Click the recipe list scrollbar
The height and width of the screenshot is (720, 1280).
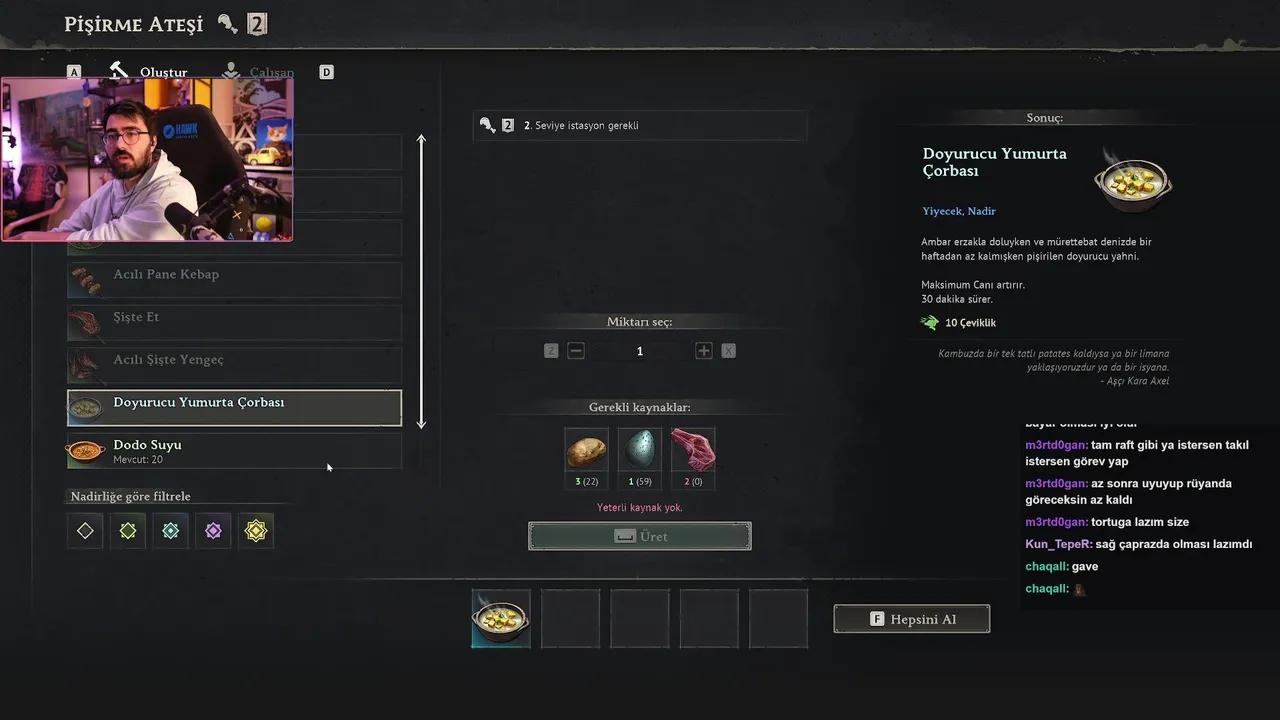click(x=421, y=282)
